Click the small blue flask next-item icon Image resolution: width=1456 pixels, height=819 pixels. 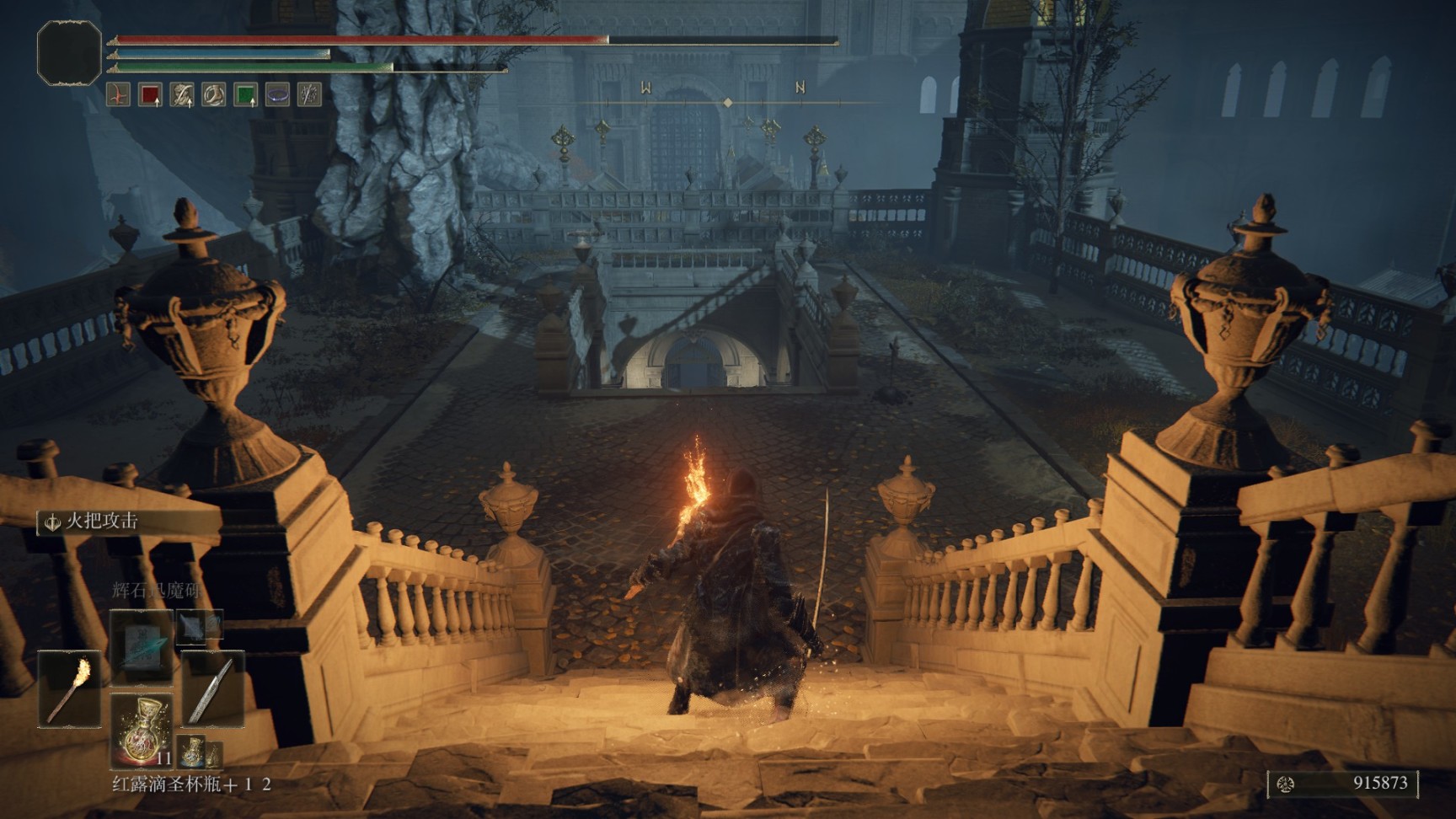(192, 749)
